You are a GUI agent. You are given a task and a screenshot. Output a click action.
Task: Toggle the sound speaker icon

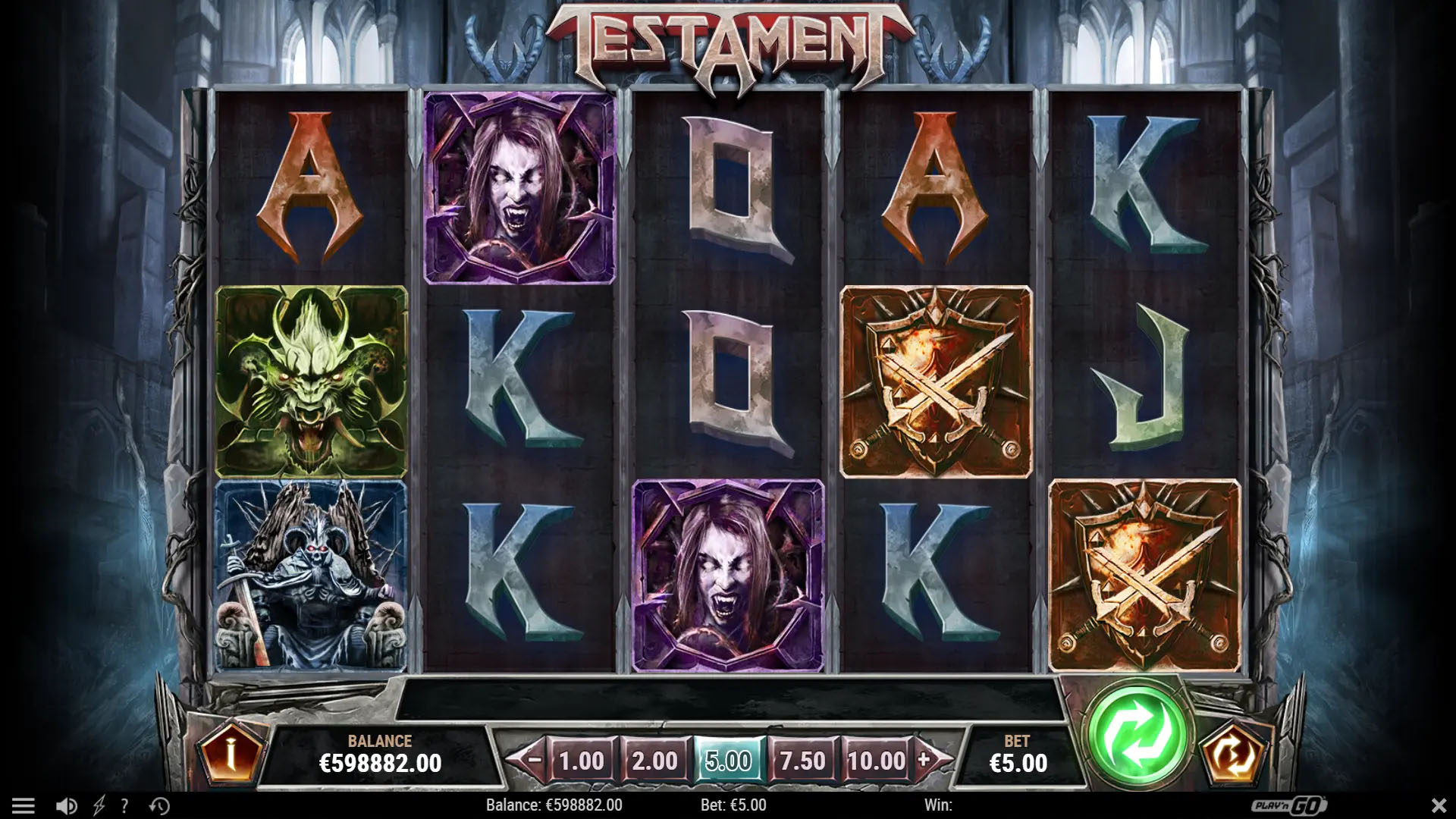(x=67, y=805)
